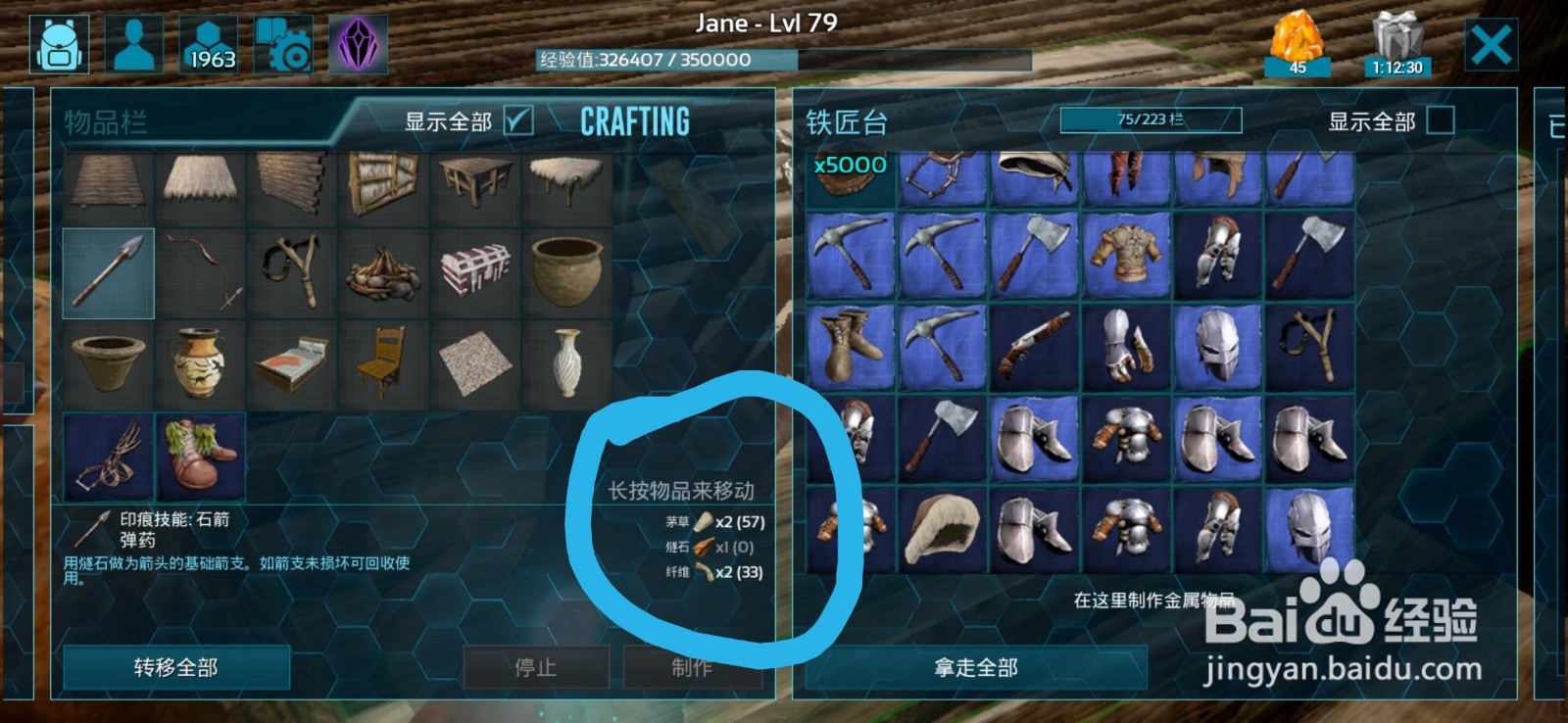Select the slingshot in the smithy grid
This screenshot has height=723, width=1568.
[1311, 341]
